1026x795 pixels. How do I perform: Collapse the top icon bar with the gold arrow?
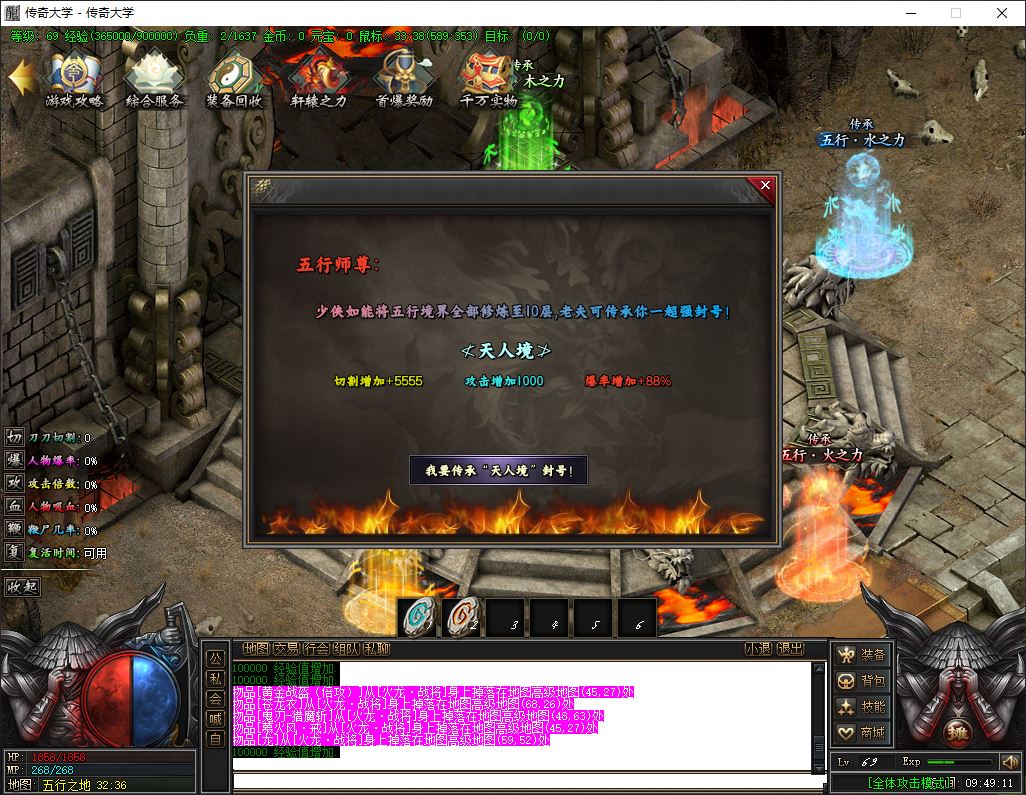(22, 77)
